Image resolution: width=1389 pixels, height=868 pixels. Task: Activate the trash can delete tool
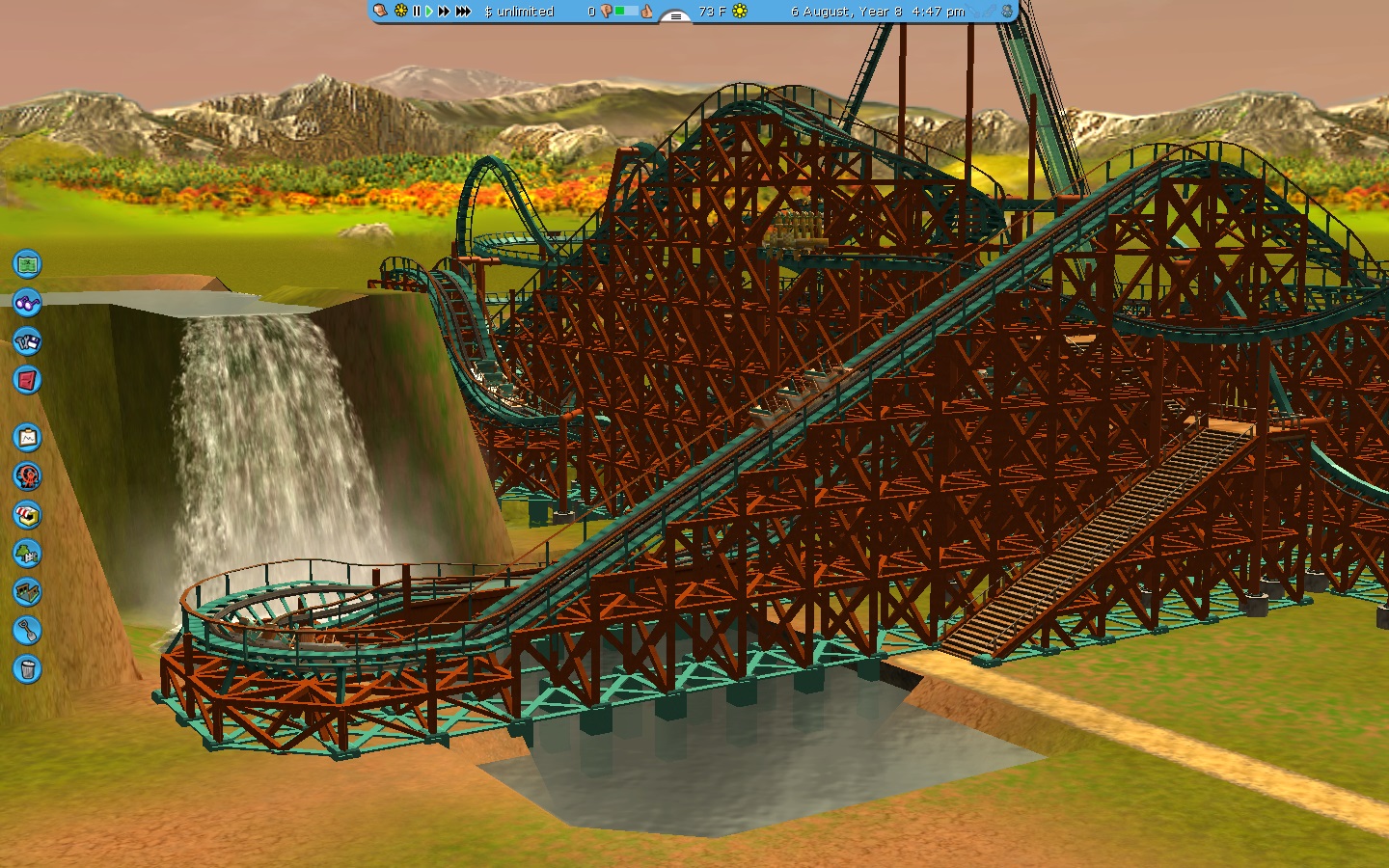27,669
